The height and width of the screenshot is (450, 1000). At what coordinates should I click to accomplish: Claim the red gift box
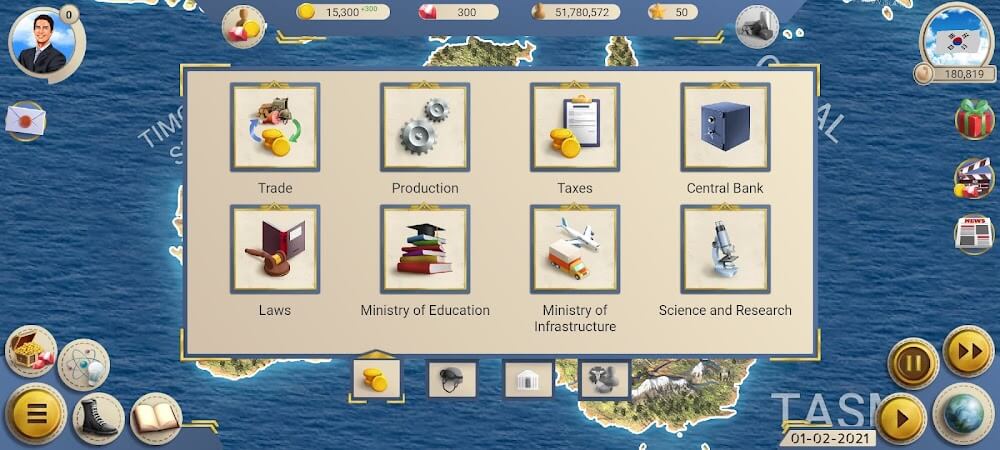(x=973, y=120)
